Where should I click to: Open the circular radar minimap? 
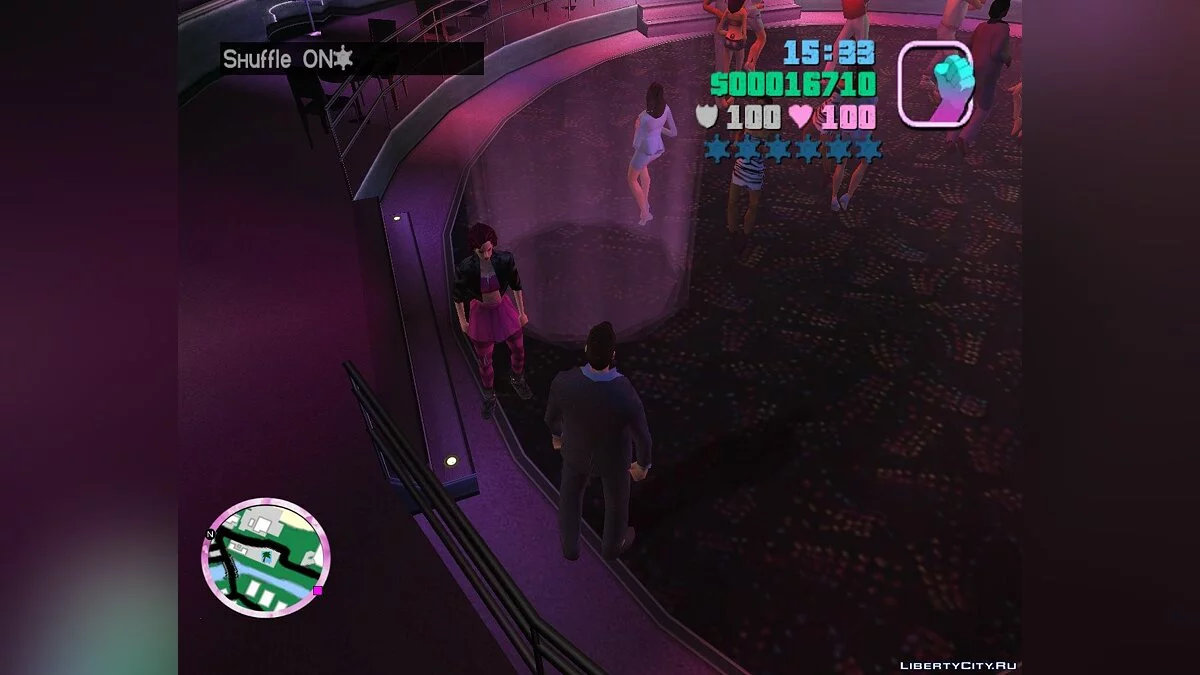click(266, 557)
